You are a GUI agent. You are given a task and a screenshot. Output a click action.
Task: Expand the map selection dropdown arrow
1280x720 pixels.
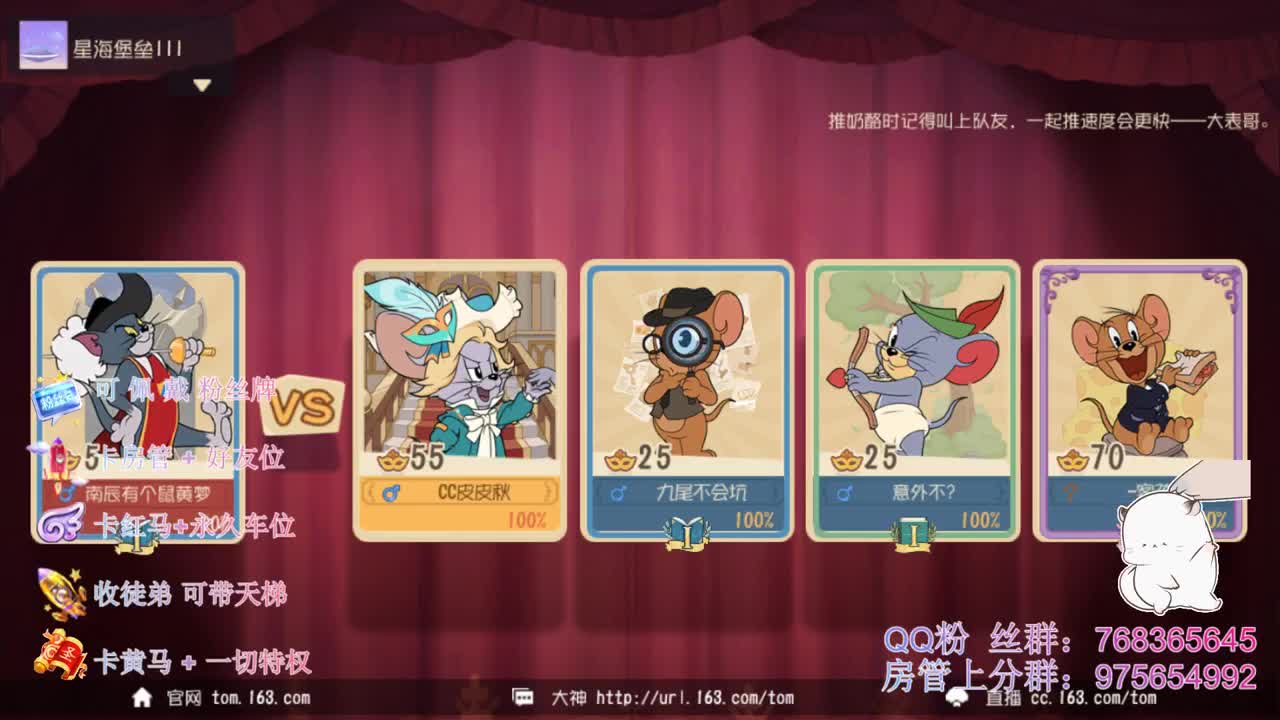(x=203, y=84)
